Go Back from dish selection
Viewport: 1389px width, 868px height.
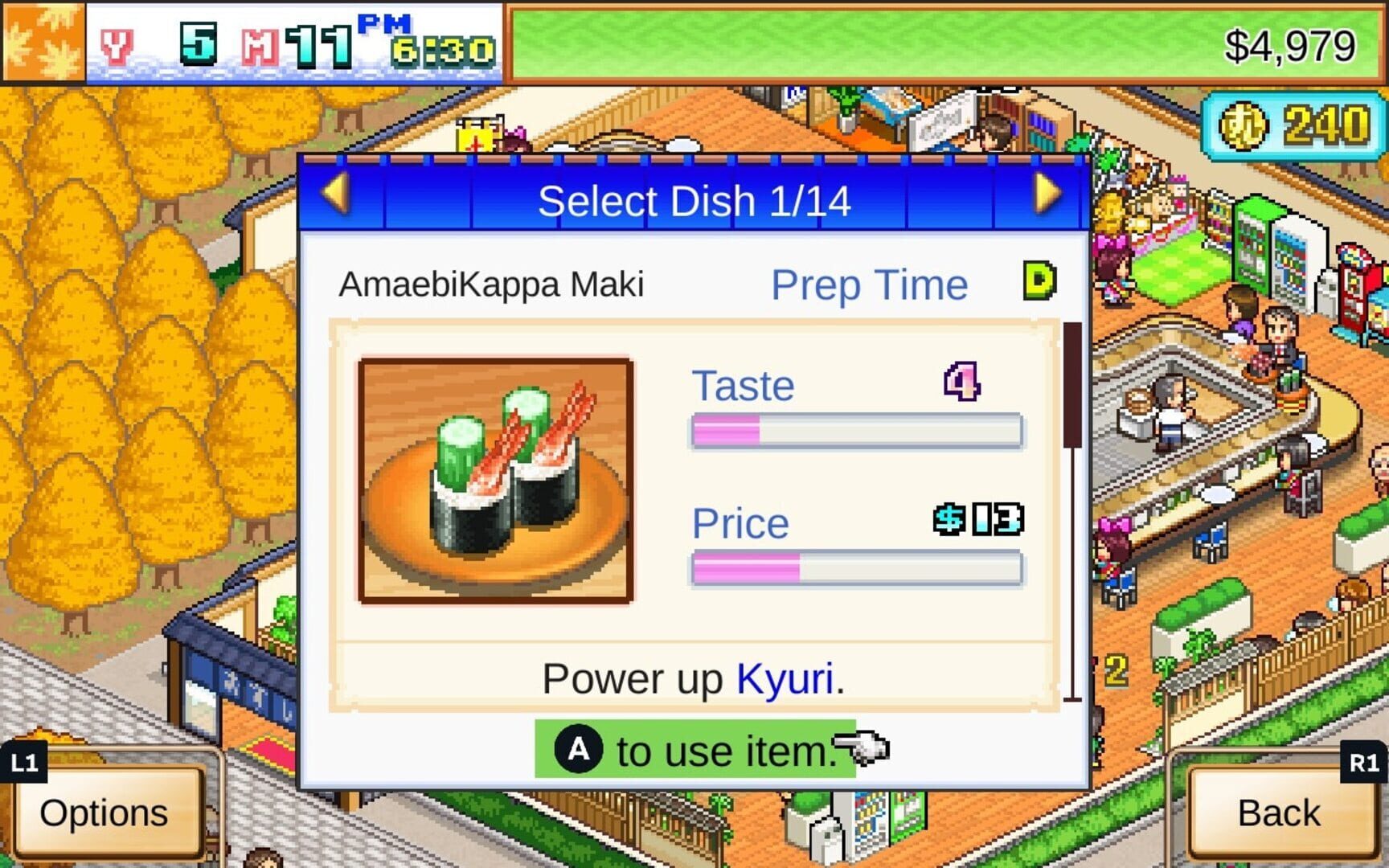click(1279, 813)
